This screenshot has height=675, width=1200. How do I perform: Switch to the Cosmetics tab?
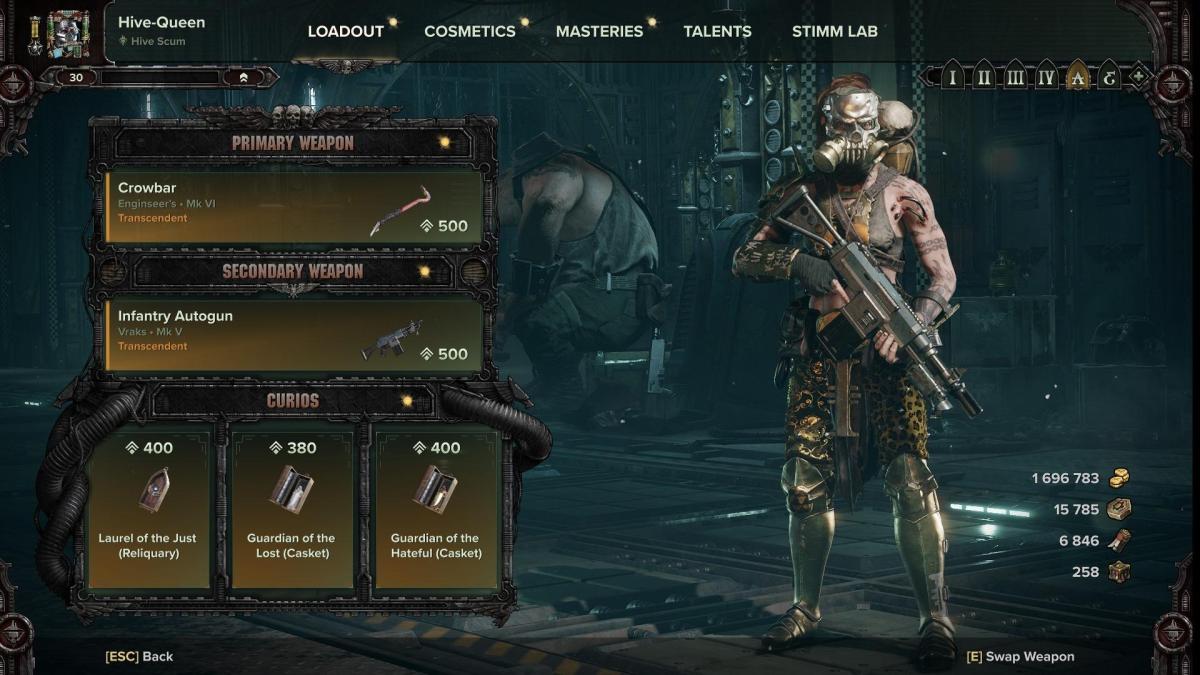469,31
